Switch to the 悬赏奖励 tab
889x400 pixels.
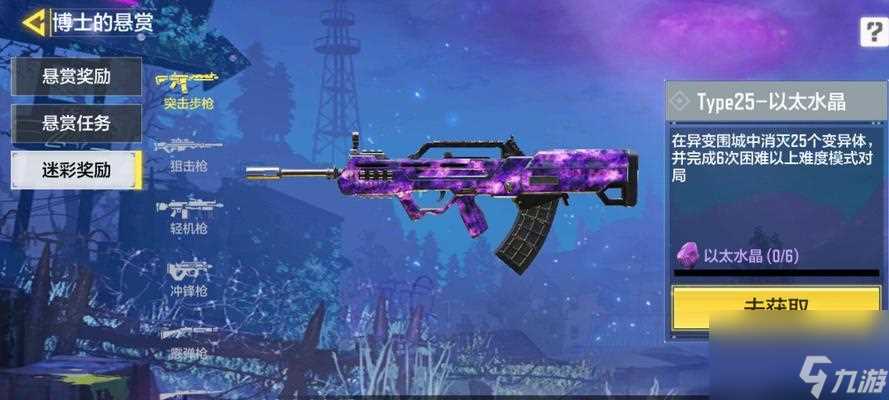pyautogui.click(x=76, y=76)
